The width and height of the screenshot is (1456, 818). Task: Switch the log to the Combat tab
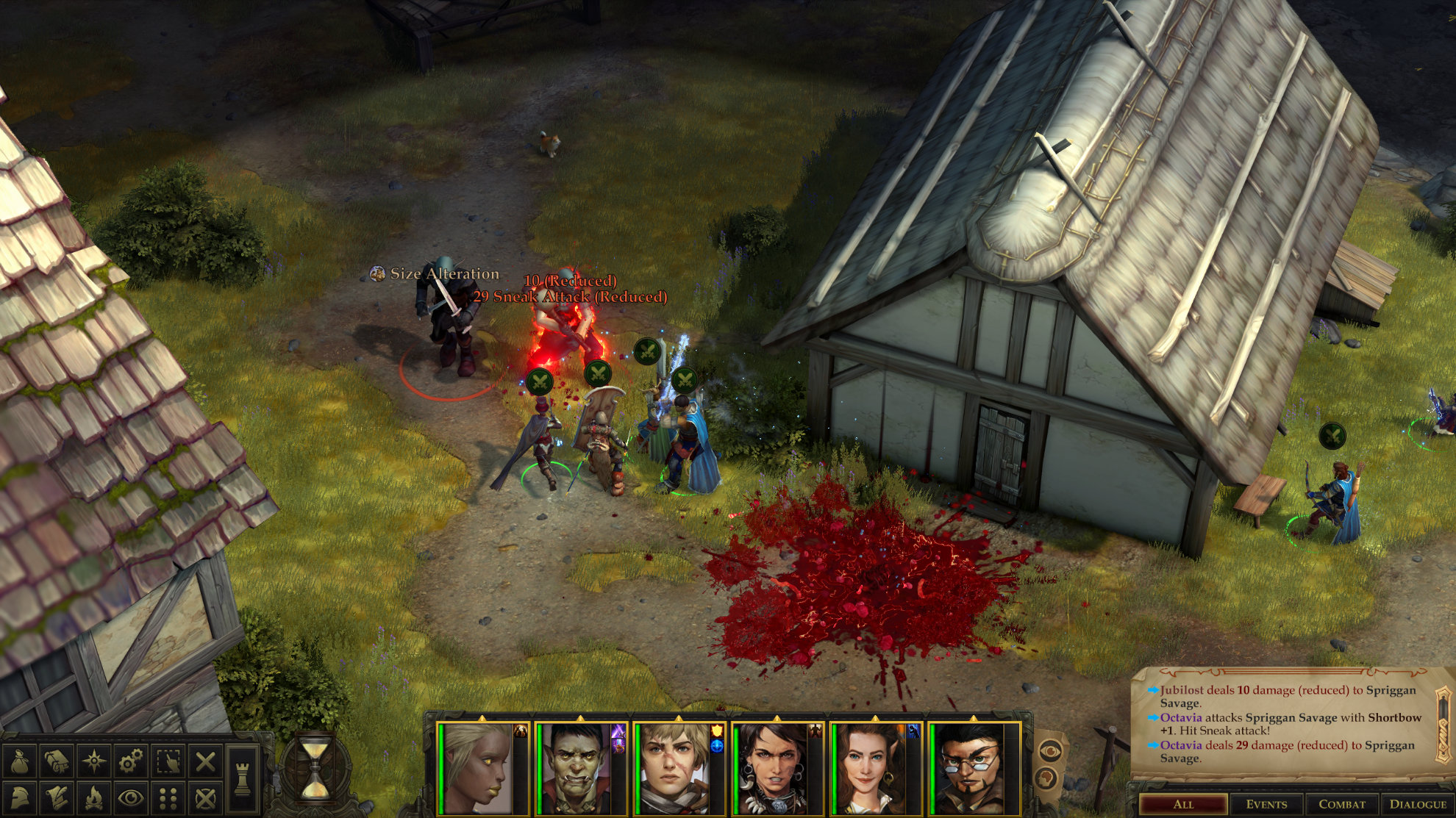pyautogui.click(x=1341, y=804)
